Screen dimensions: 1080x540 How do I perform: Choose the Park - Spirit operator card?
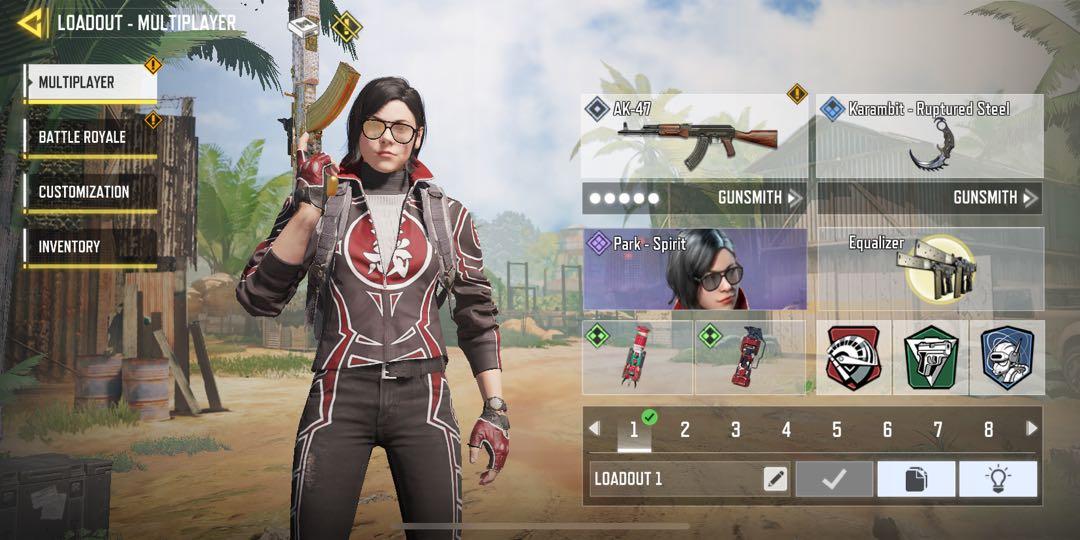(x=695, y=269)
